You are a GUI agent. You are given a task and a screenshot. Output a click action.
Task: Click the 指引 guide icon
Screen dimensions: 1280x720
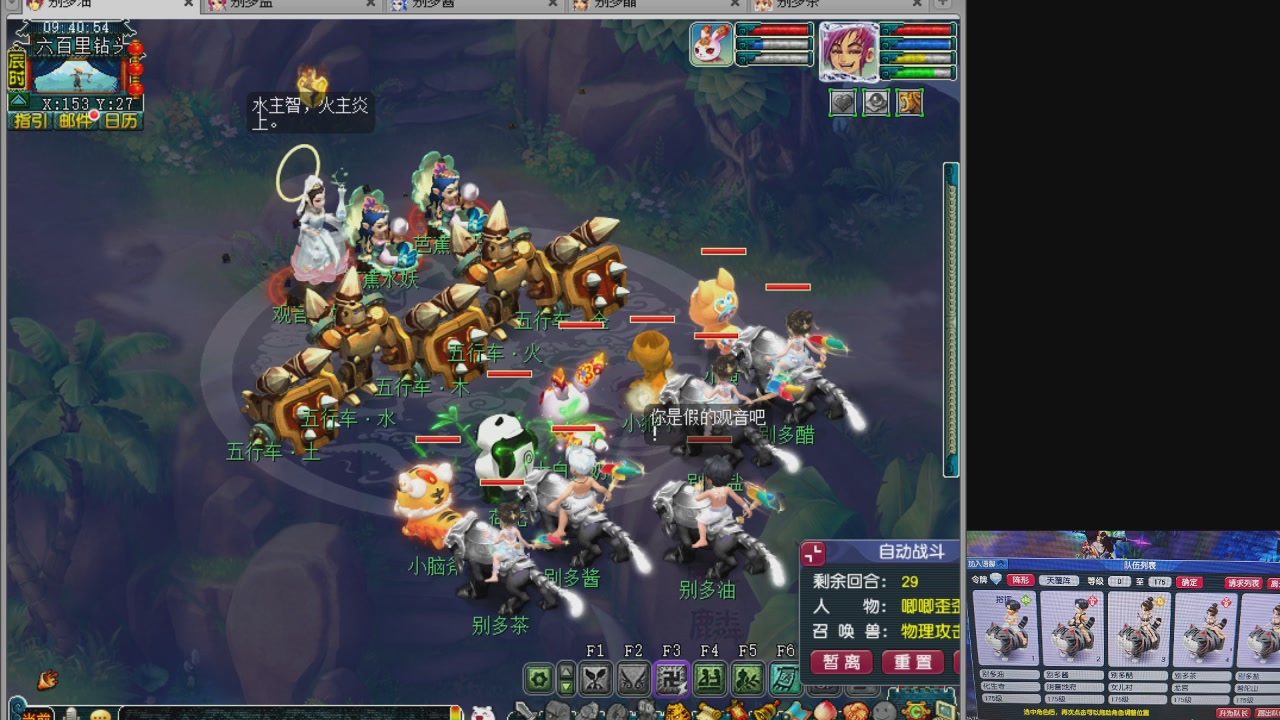point(30,121)
